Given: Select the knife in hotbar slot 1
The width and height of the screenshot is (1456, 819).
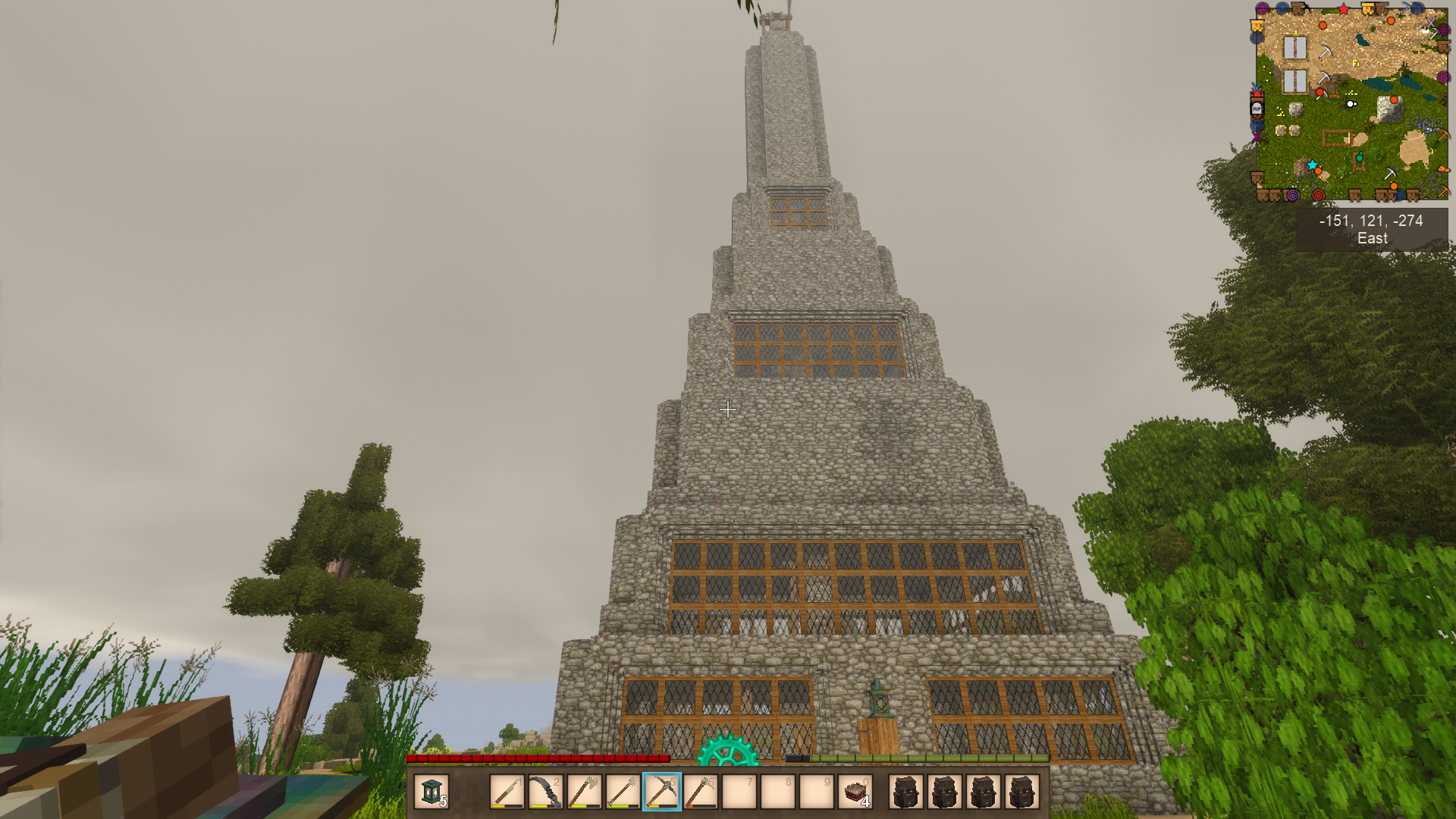Looking at the screenshot, I should (507, 792).
